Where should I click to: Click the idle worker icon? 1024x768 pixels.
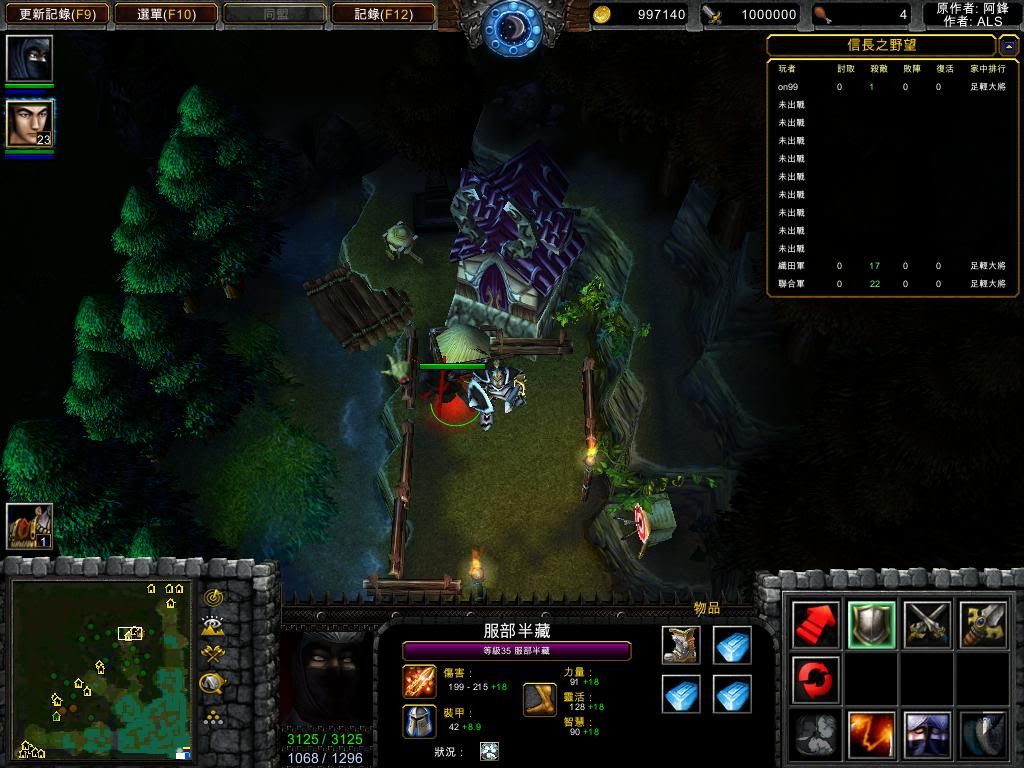click(x=29, y=526)
